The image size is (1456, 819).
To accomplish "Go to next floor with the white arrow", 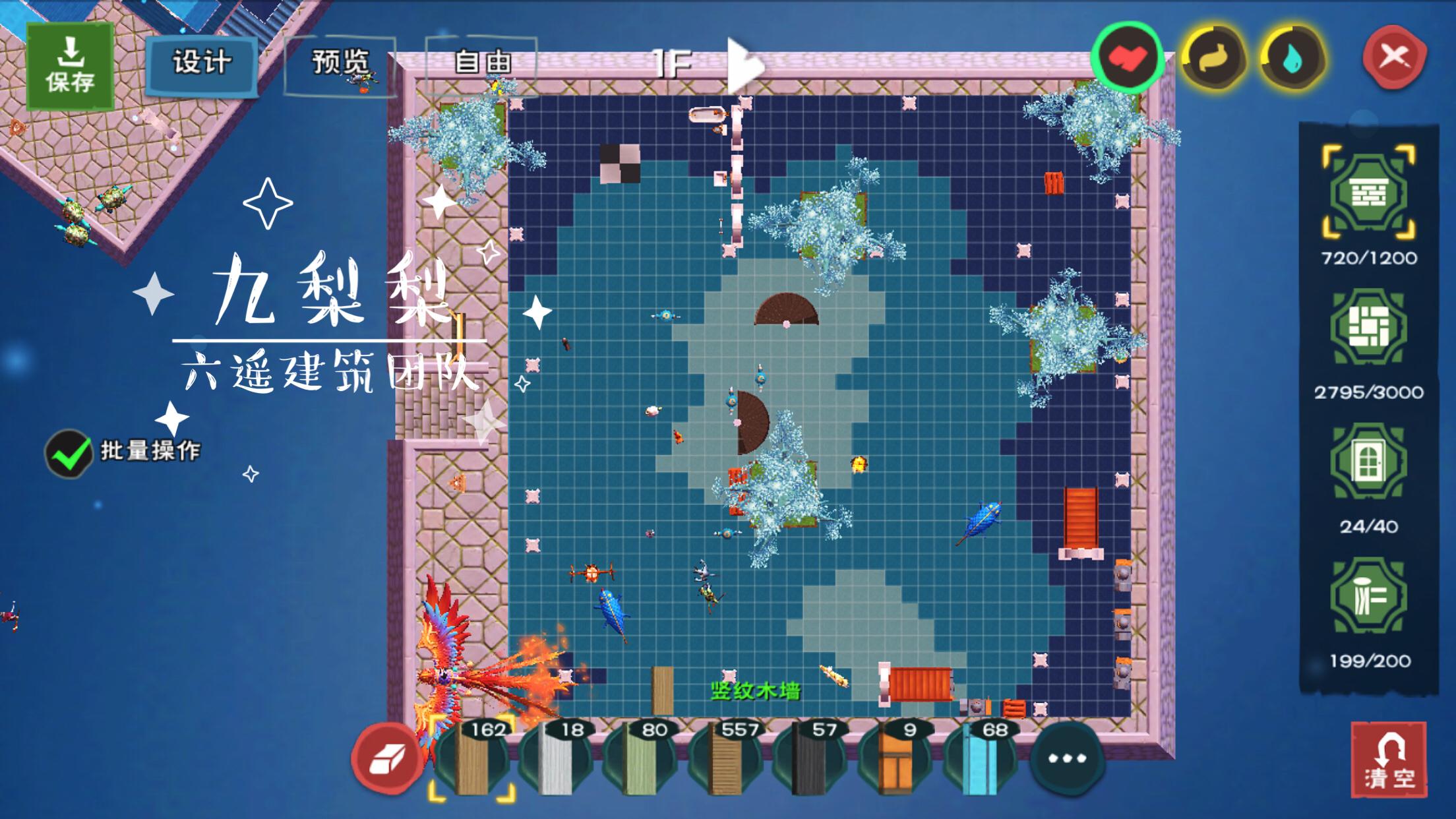I will pos(744,65).
